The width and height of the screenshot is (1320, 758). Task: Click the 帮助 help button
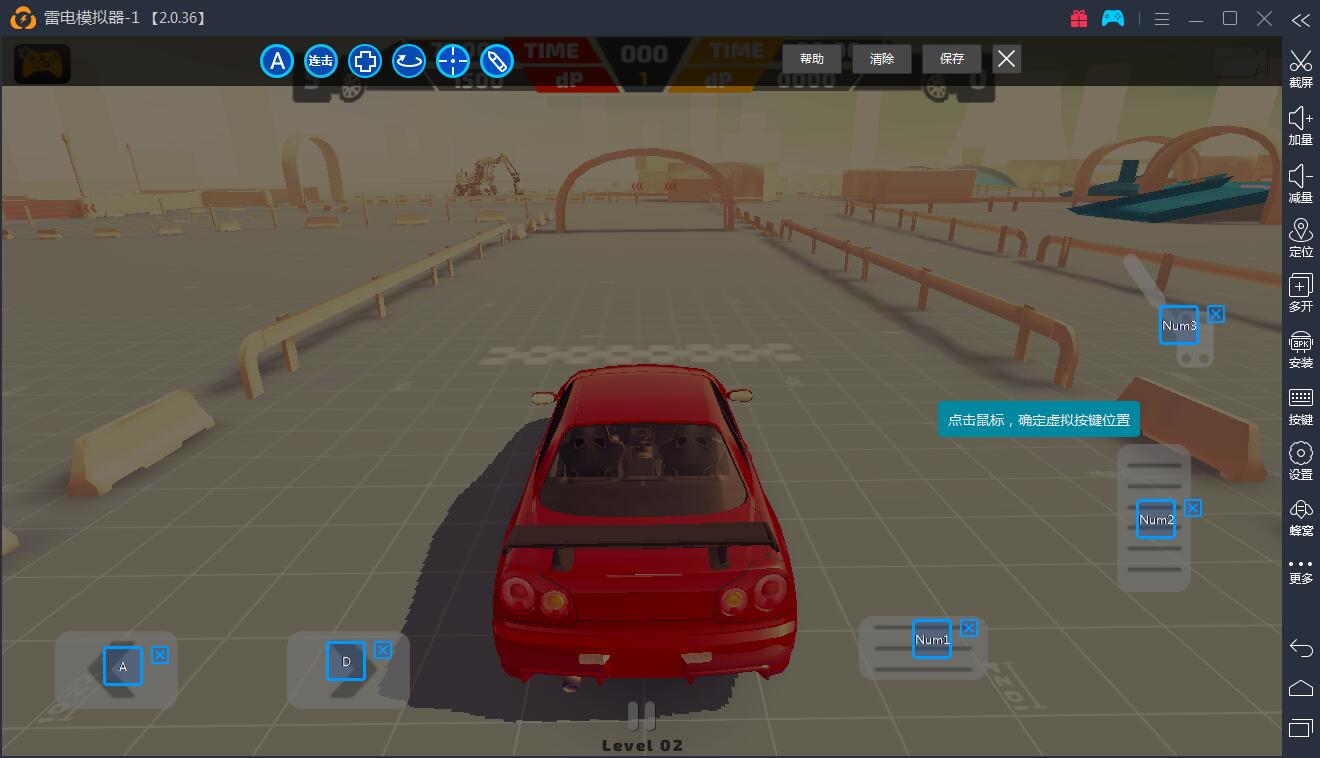(x=811, y=59)
